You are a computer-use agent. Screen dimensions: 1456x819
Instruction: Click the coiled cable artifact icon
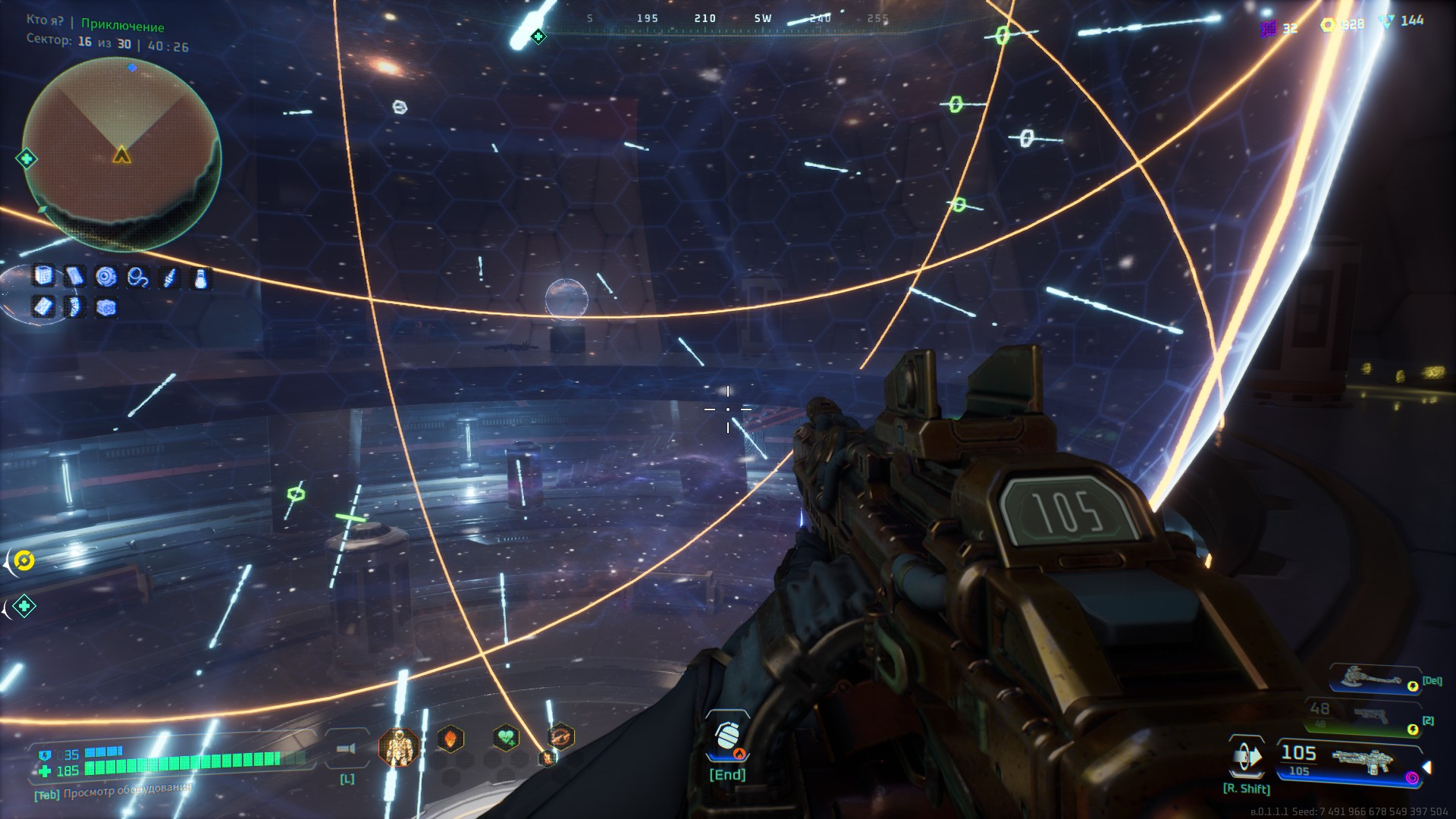(x=137, y=278)
